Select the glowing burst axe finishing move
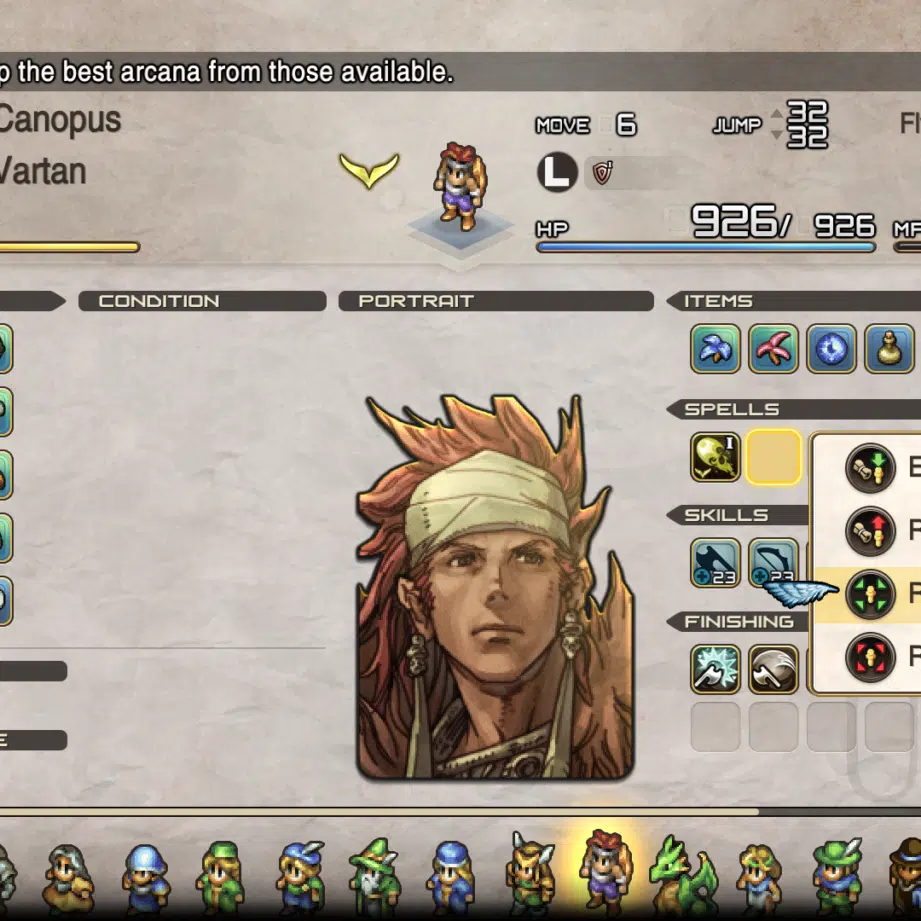The height and width of the screenshot is (921, 921). (715, 669)
